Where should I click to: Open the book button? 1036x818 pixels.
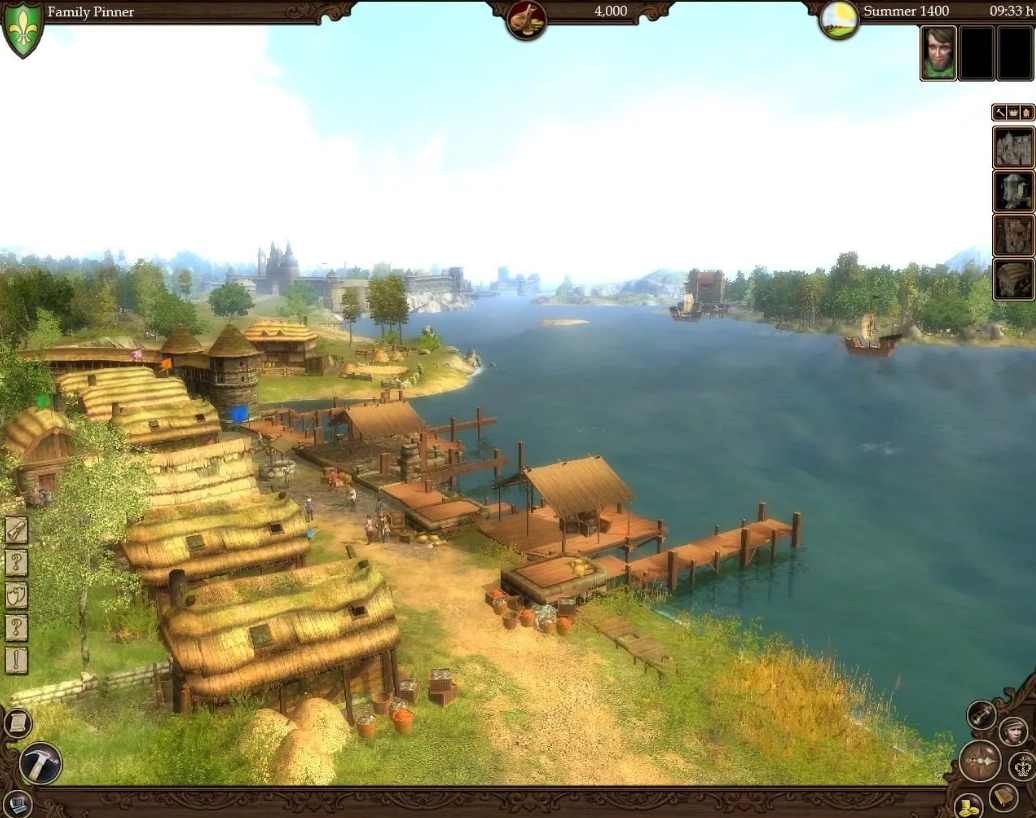[1004, 797]
